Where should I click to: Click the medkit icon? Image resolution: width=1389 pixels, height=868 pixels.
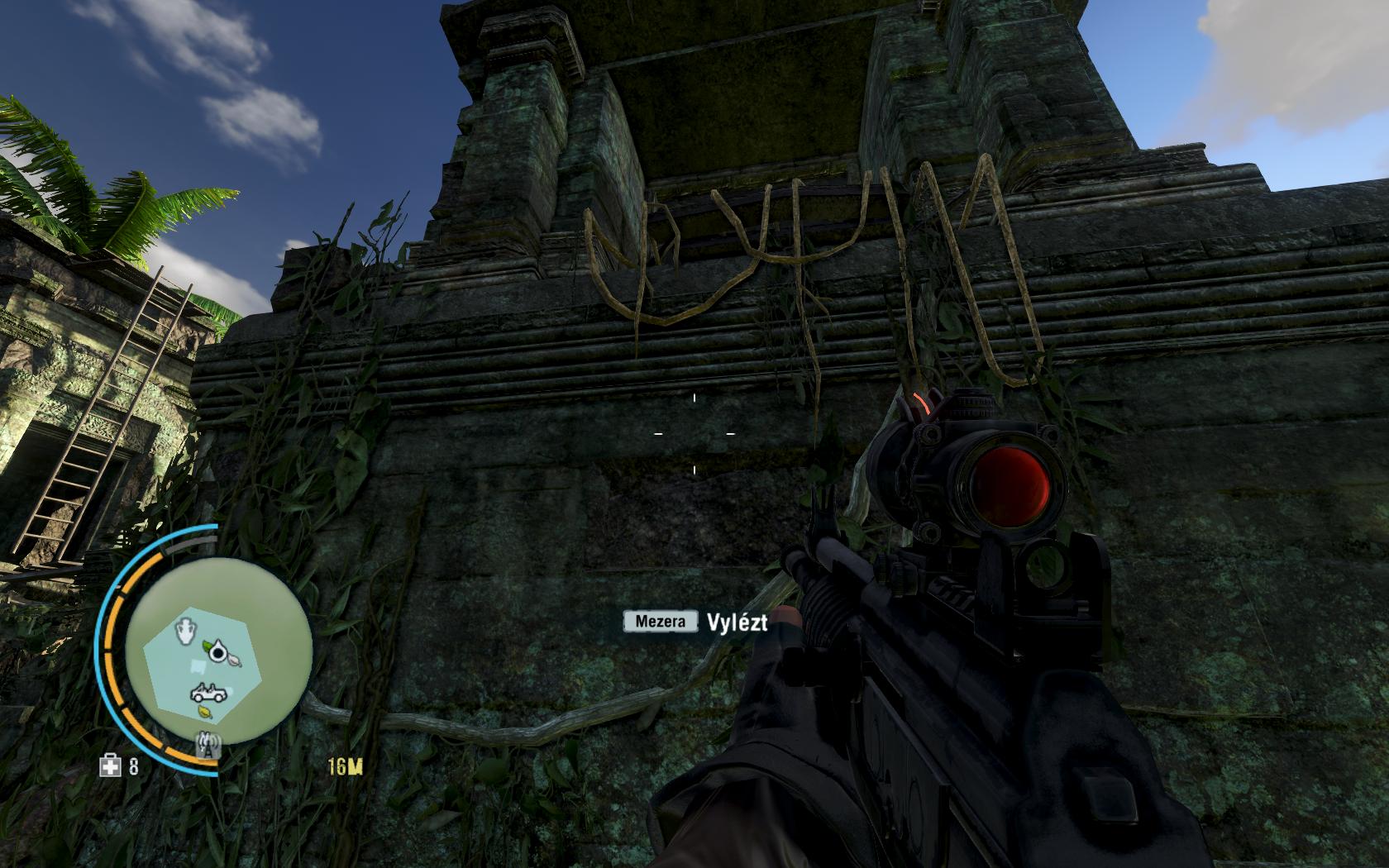tap(110, 767)
